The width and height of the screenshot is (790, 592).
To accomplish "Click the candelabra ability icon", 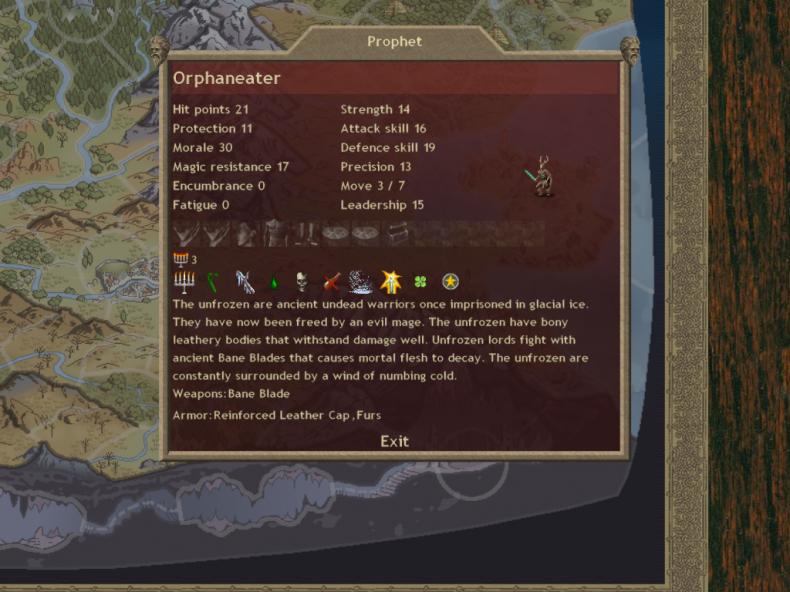I will (x=184, y=282).
